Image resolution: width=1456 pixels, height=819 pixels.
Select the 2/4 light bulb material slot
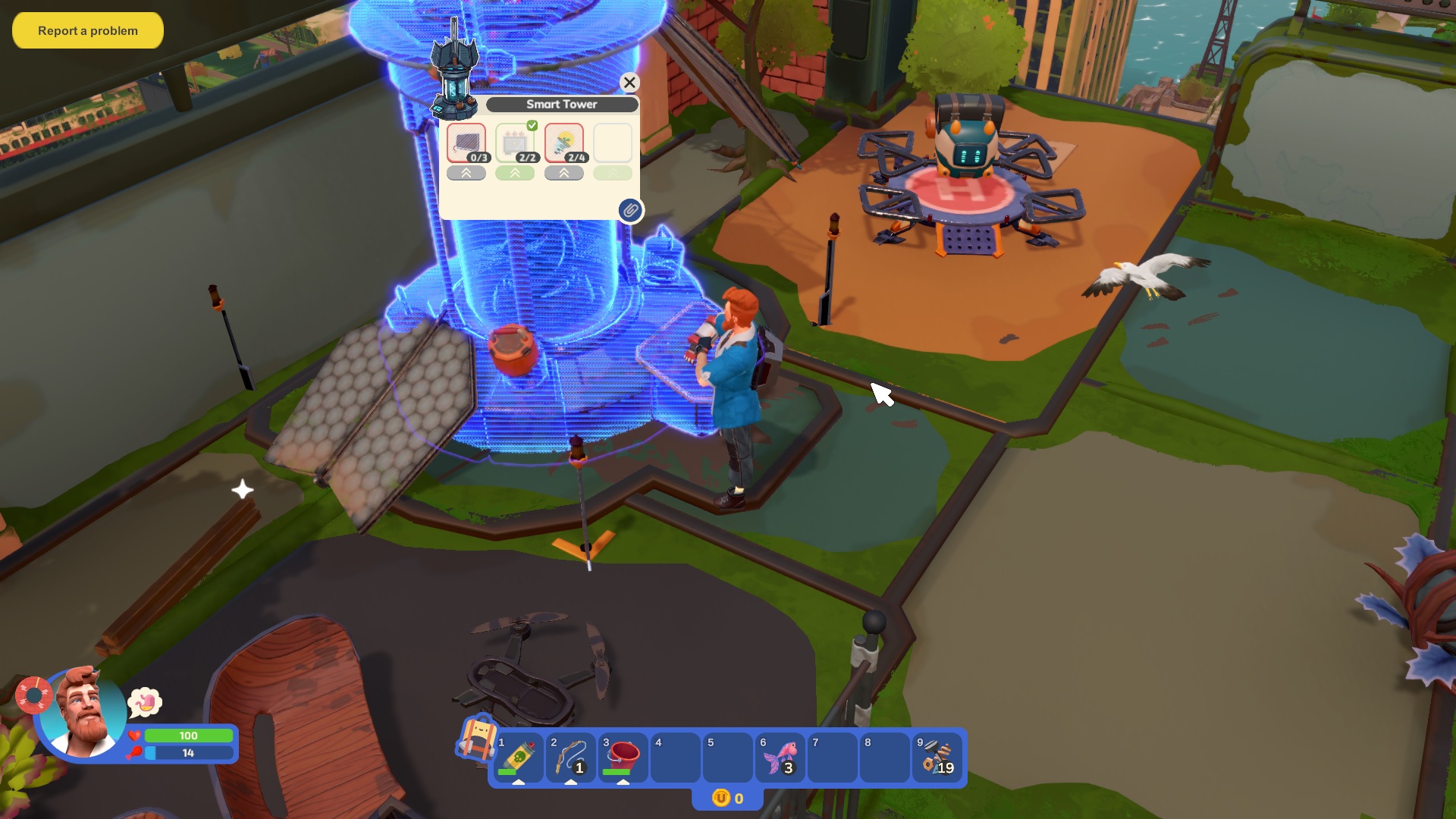(x=564, y=143)
